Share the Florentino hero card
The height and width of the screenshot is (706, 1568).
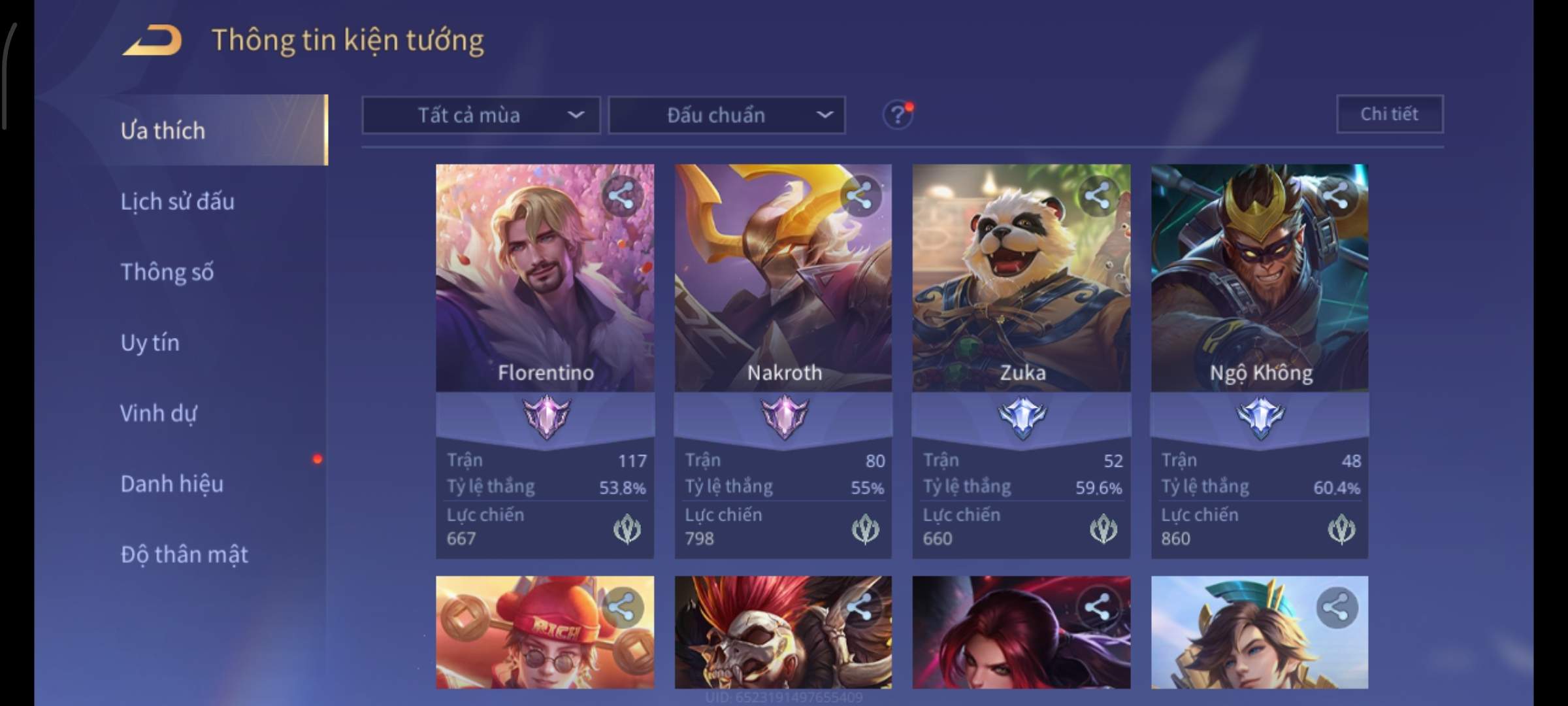pyautogui.click(x=621, y=195)
